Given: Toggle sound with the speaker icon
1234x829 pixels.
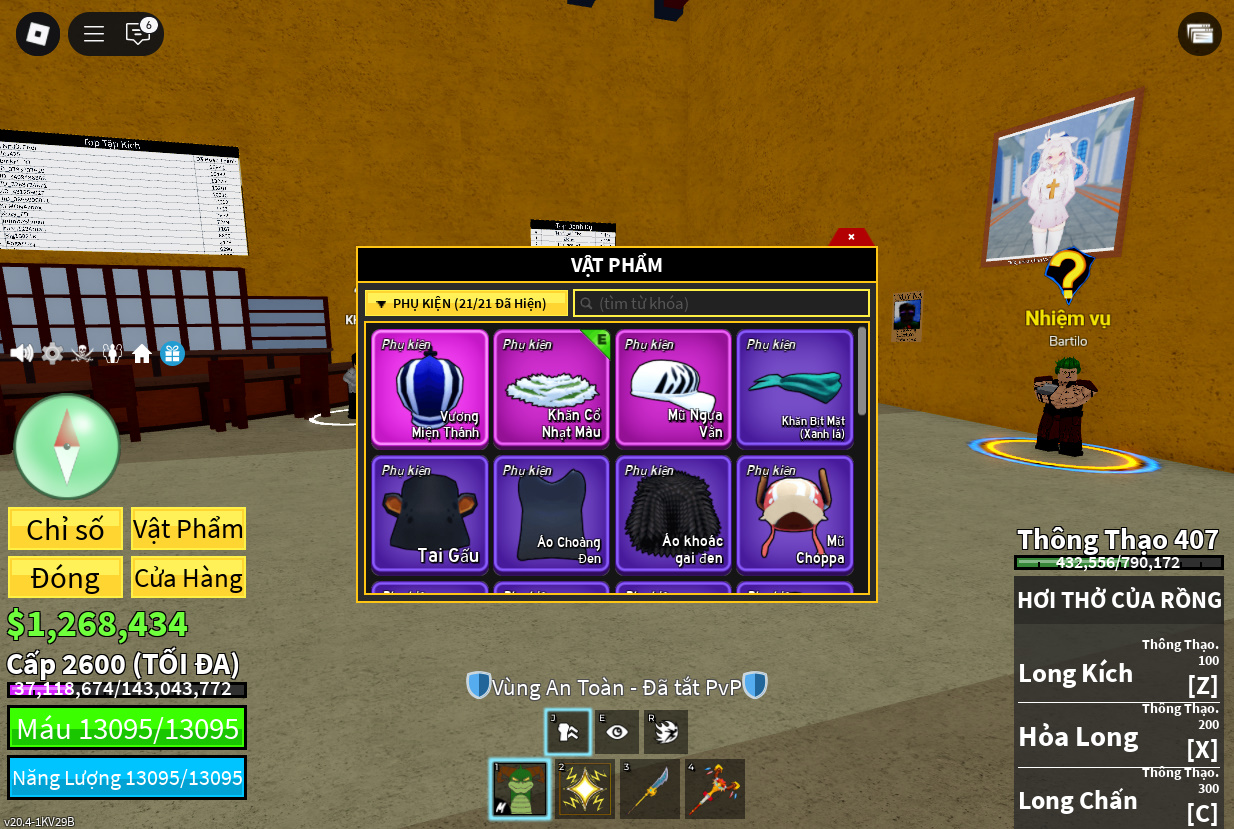Looking at the screenshot, I should [21, 353].
